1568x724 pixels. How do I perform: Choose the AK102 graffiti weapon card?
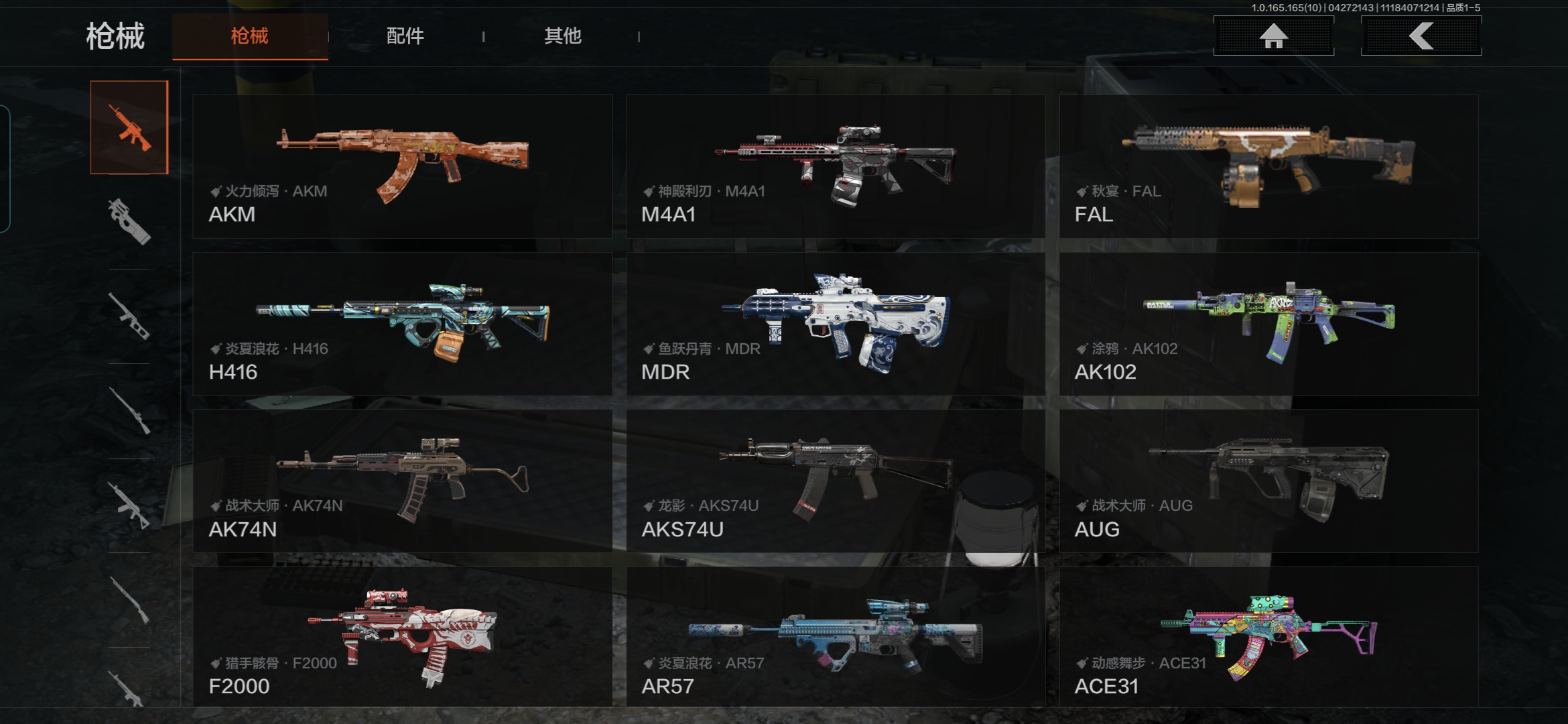tap(1268, 324)
